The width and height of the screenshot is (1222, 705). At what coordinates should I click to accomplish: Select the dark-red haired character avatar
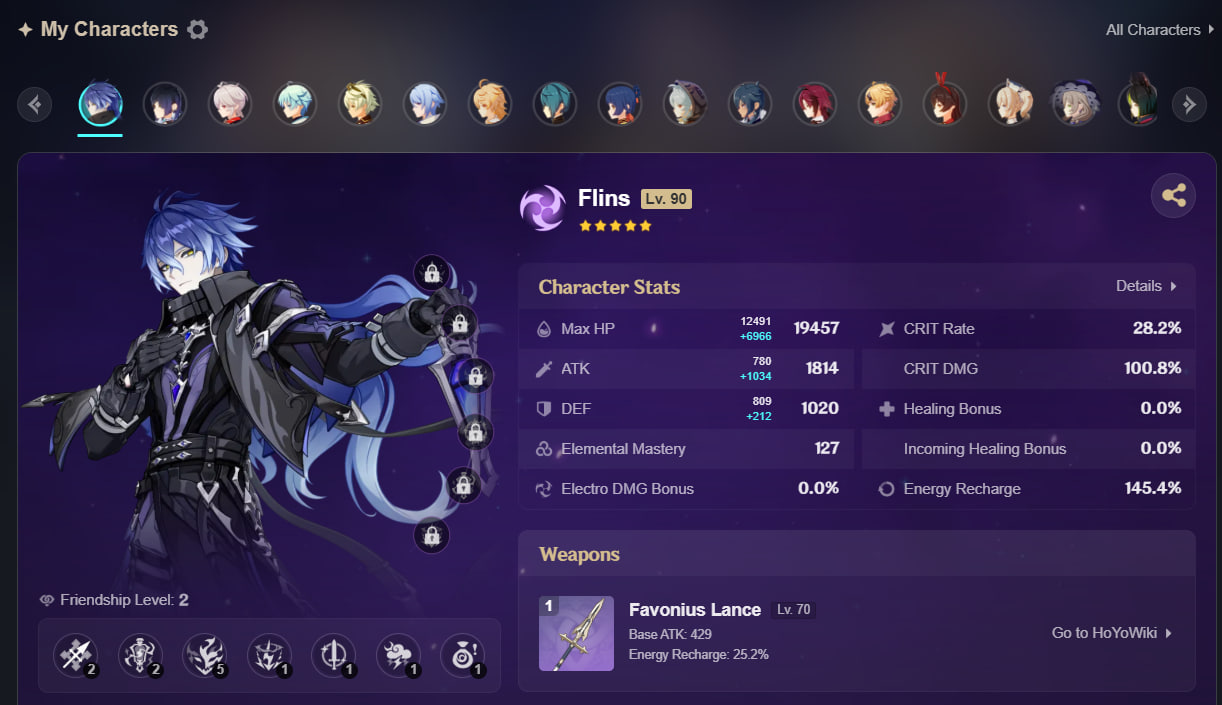[814, 104]
